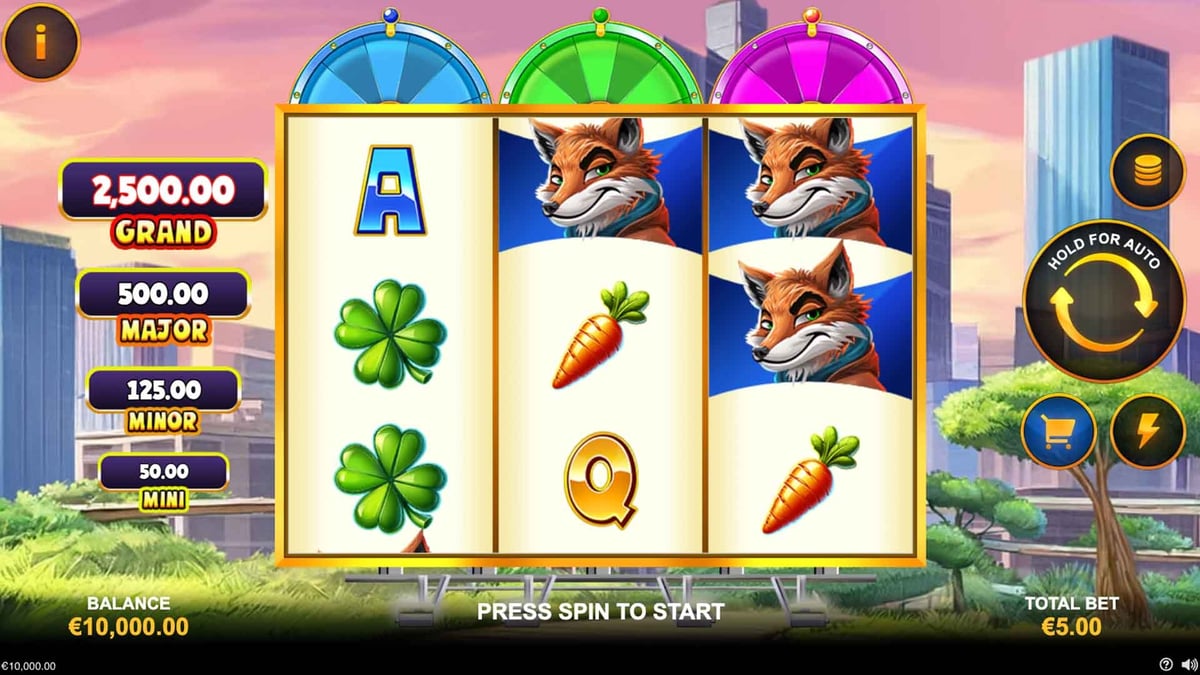Toggle the lightning bolt turbo spin
The width and height of the screenshot is (1200, 675).
pyautogui.click(x=1148, y=432)
